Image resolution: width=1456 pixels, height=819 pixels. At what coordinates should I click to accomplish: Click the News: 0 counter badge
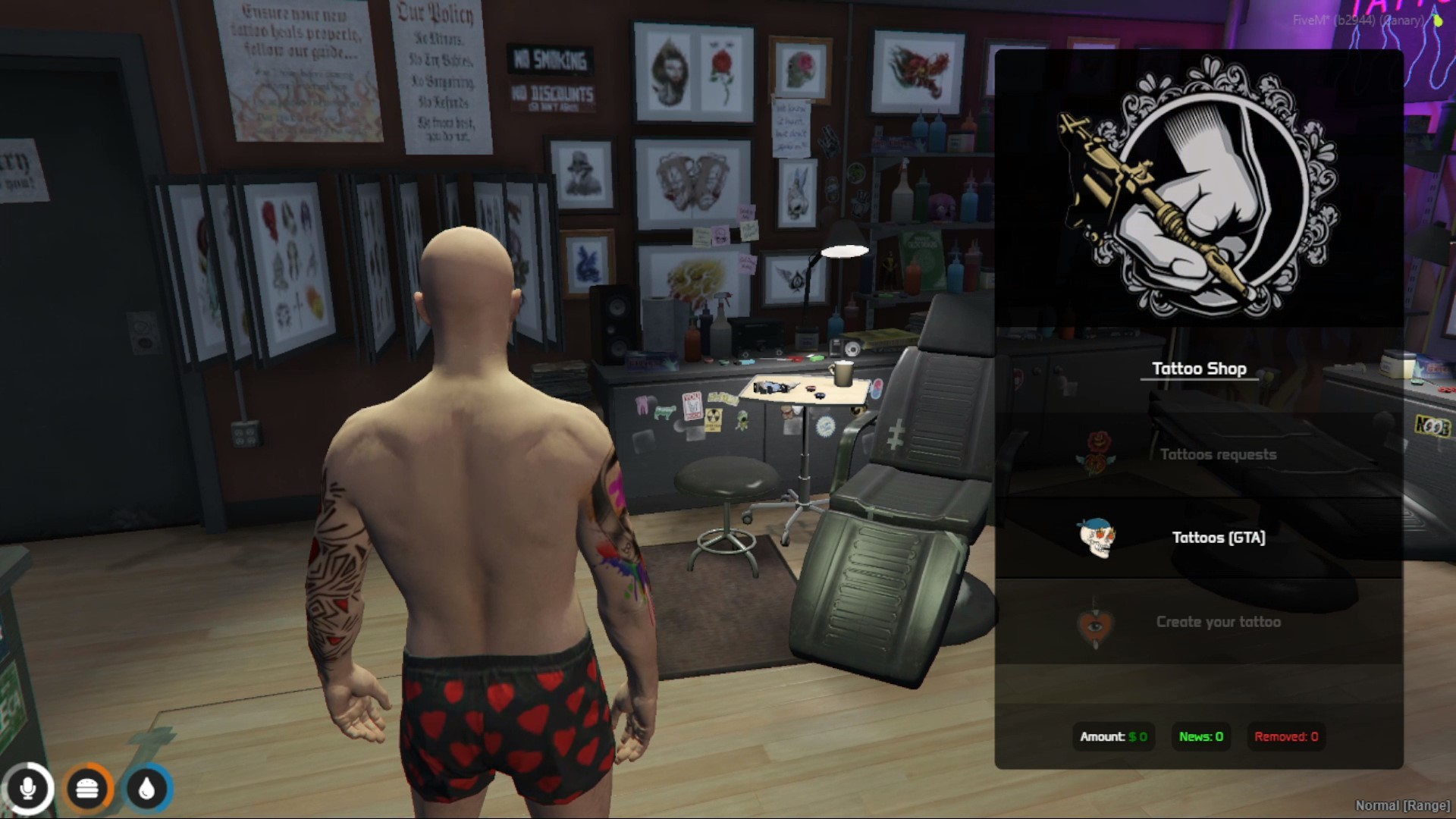1200,736
